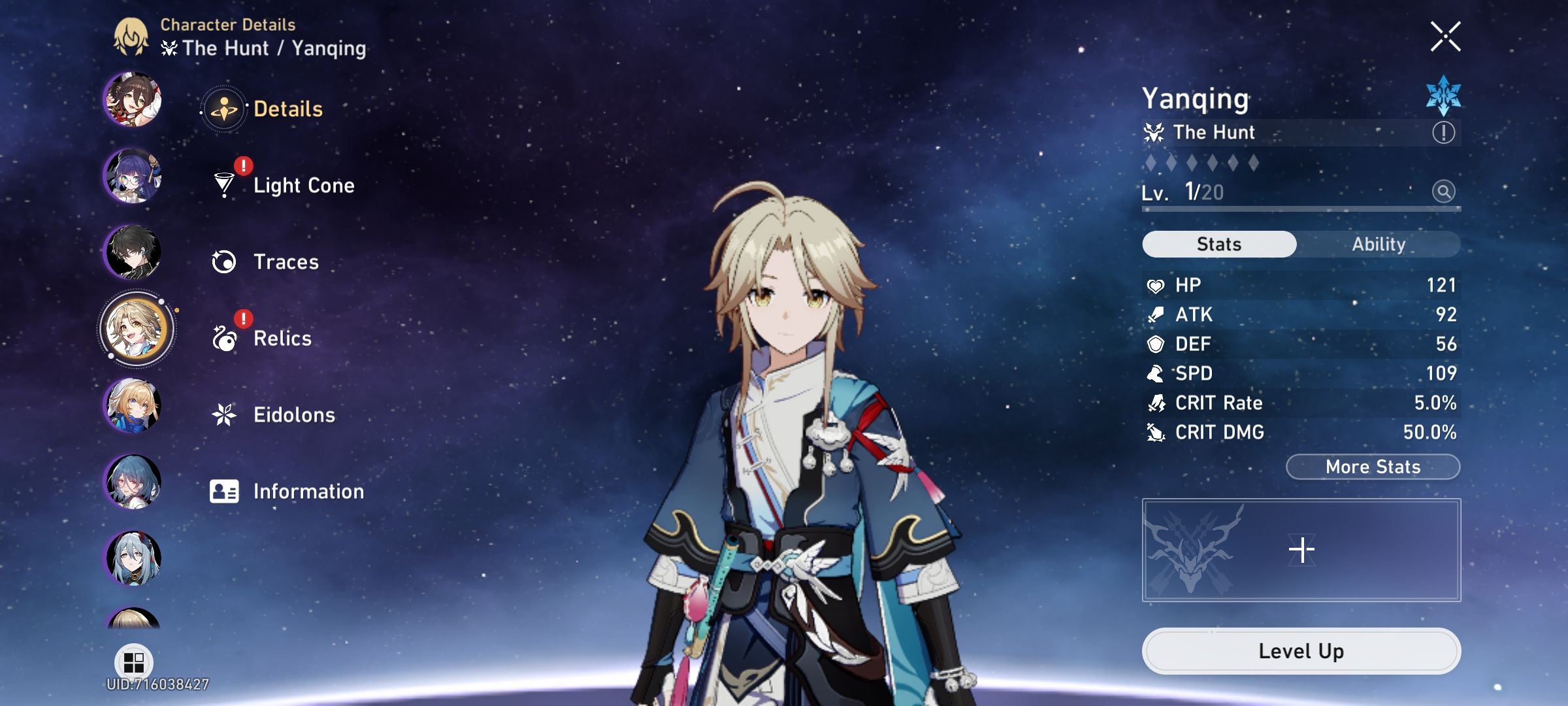Click the Ice element snowflake icon
Image resolution: width=1568 pixels, height=706 pixels.
pyautogui.click(x=1442, y=99)
